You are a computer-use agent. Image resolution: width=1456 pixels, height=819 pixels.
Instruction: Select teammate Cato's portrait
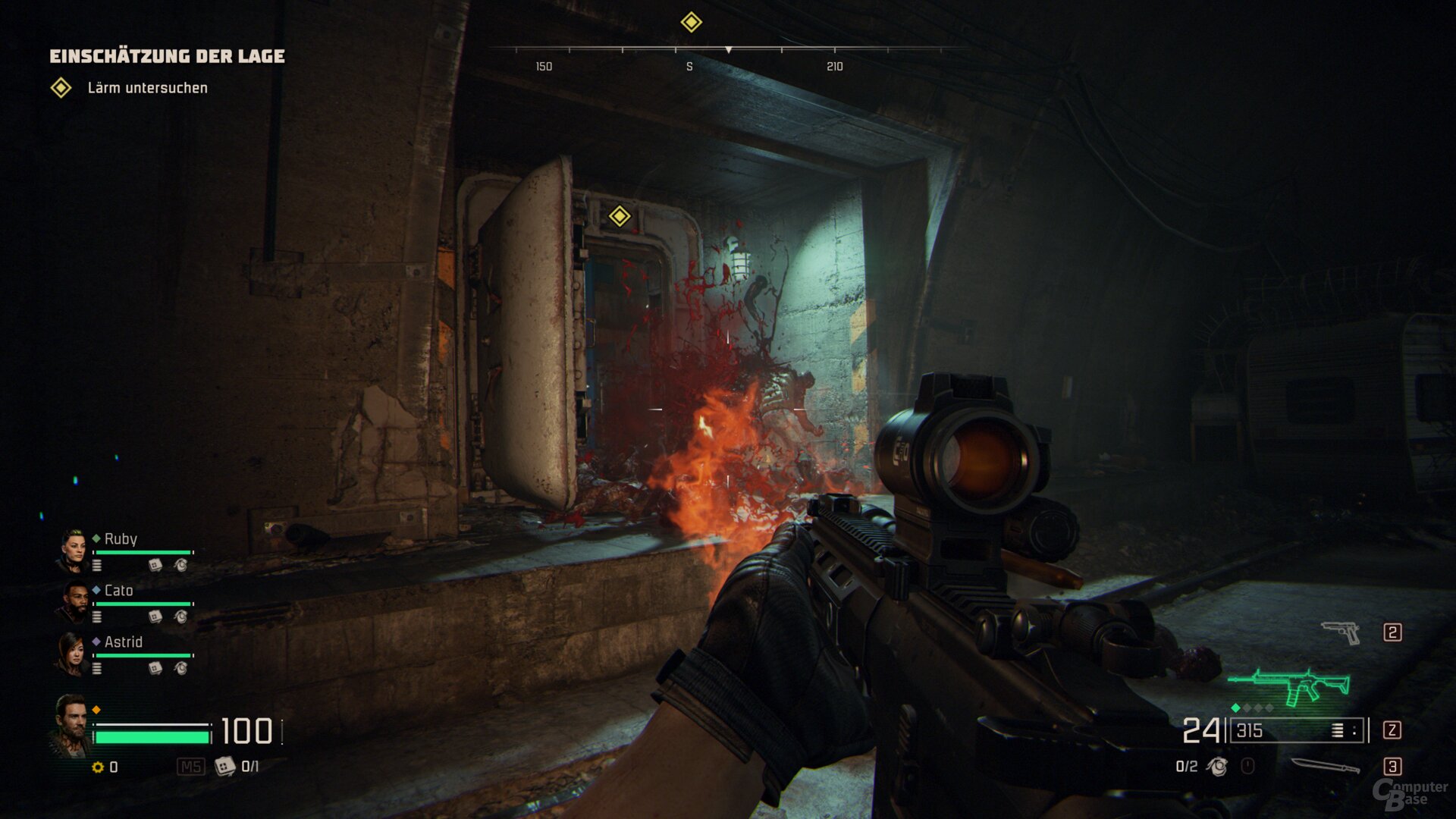74,602
